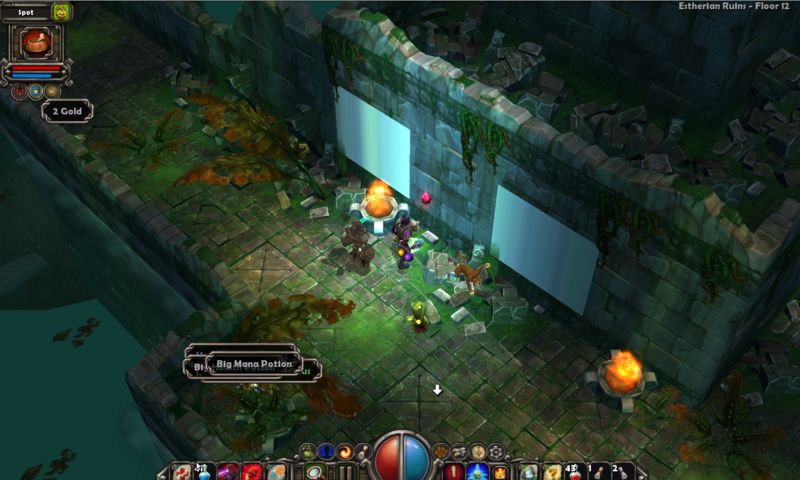
Task: Open the pet portrait panel for Spot
Action: (x=36, y=43)
